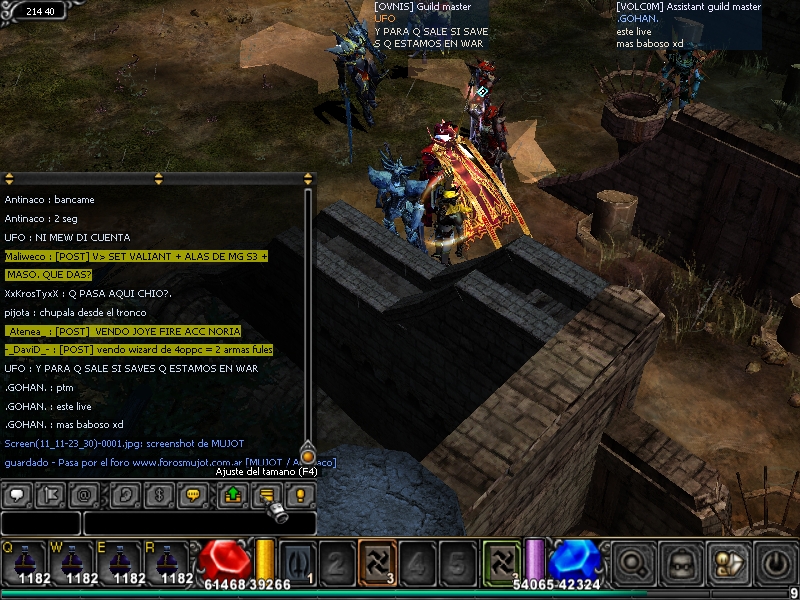Select the green-framed active skill icon
800x600 pixels.
tap(502, 560)
